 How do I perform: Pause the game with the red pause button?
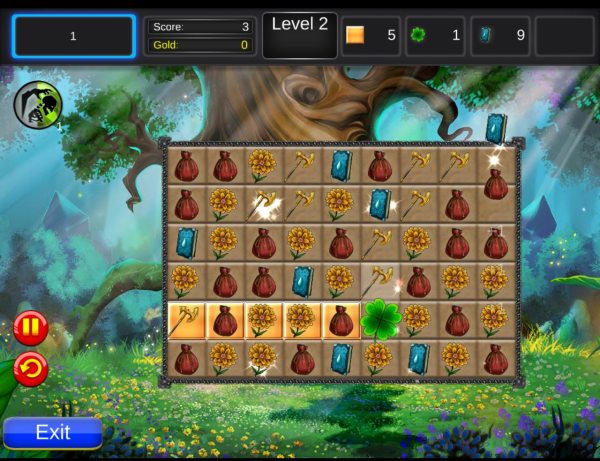tap(30, 327)
